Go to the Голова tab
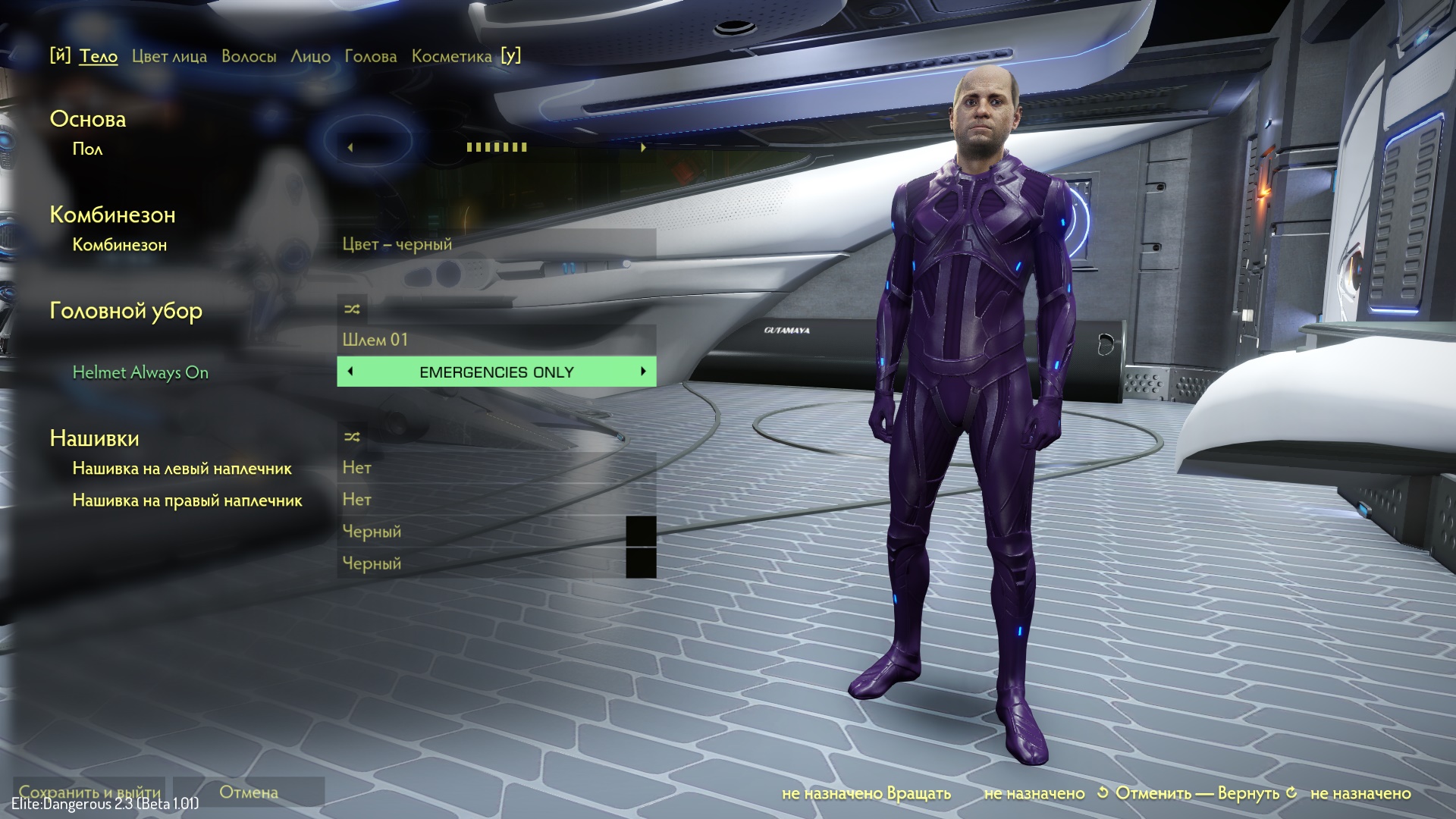This screenshot has width=1456, height=819. (370, 56)
